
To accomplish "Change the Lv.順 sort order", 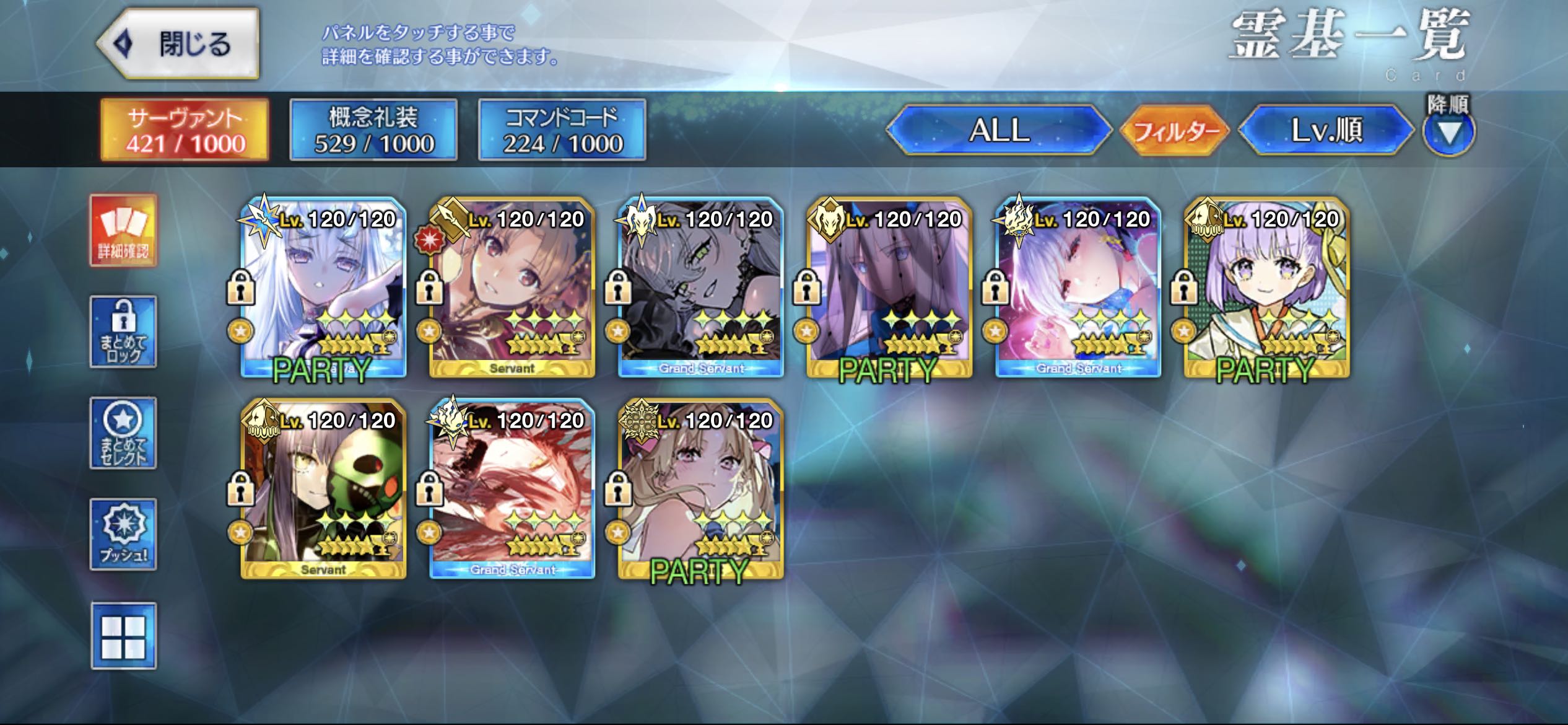I will pos(1326,130).
